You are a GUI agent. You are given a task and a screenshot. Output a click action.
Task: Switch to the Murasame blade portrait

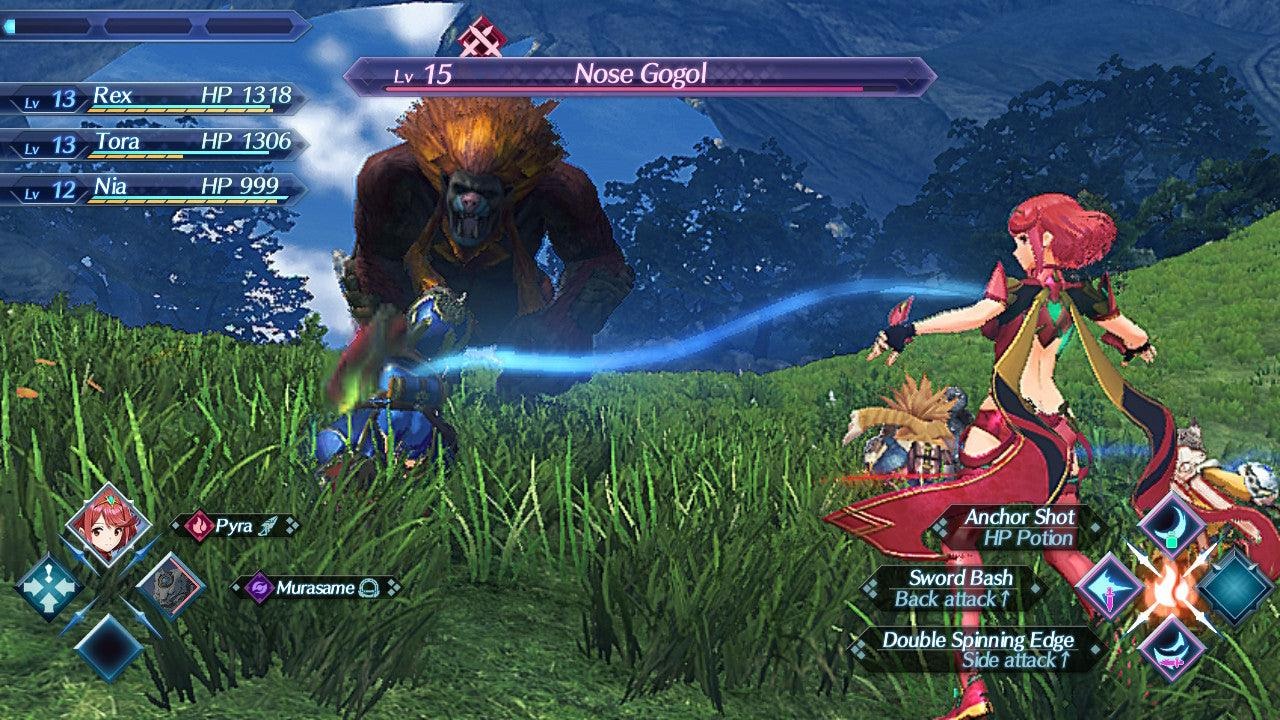coord(170,586)
